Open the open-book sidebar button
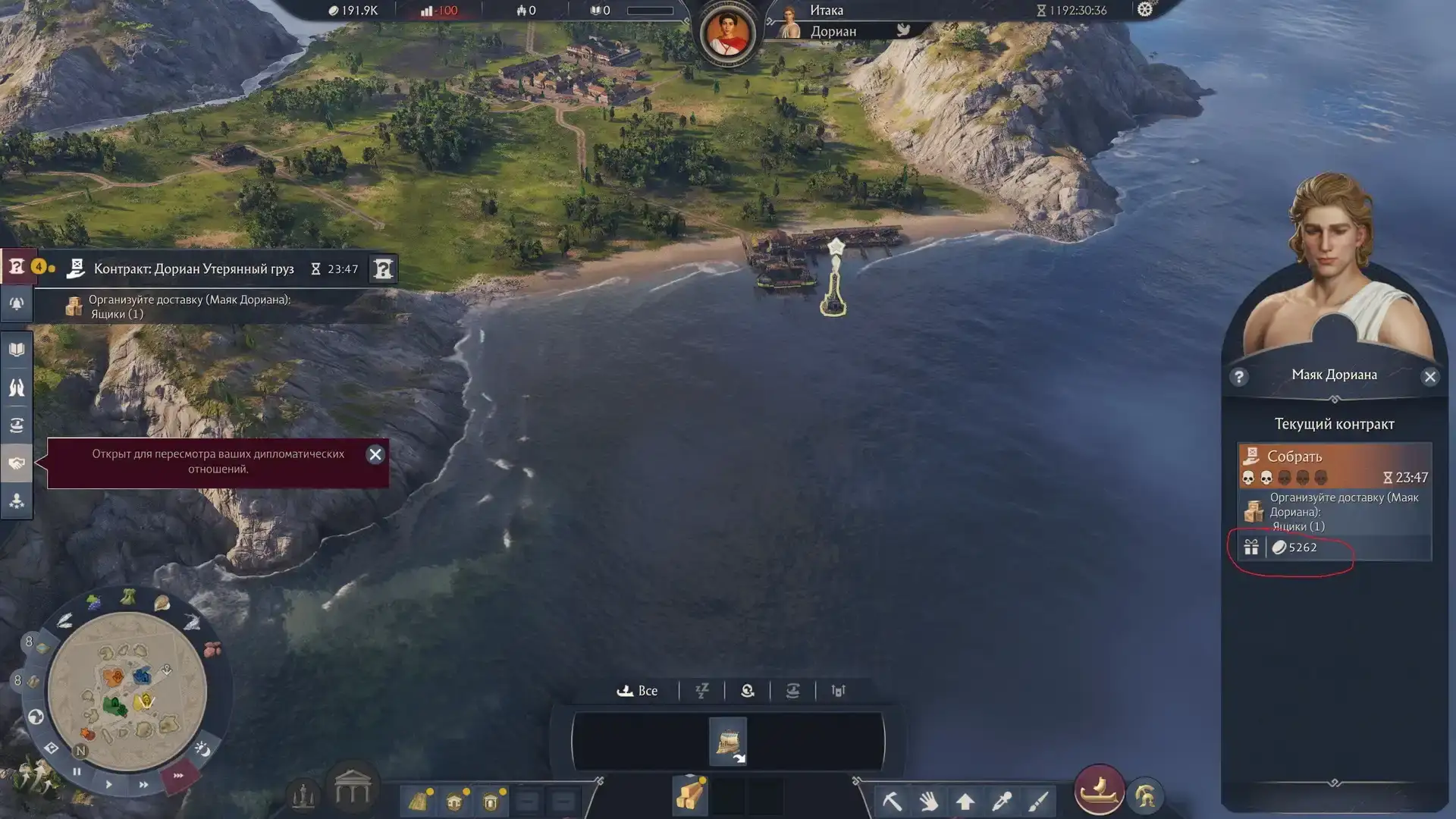 (x=17, y=350)
